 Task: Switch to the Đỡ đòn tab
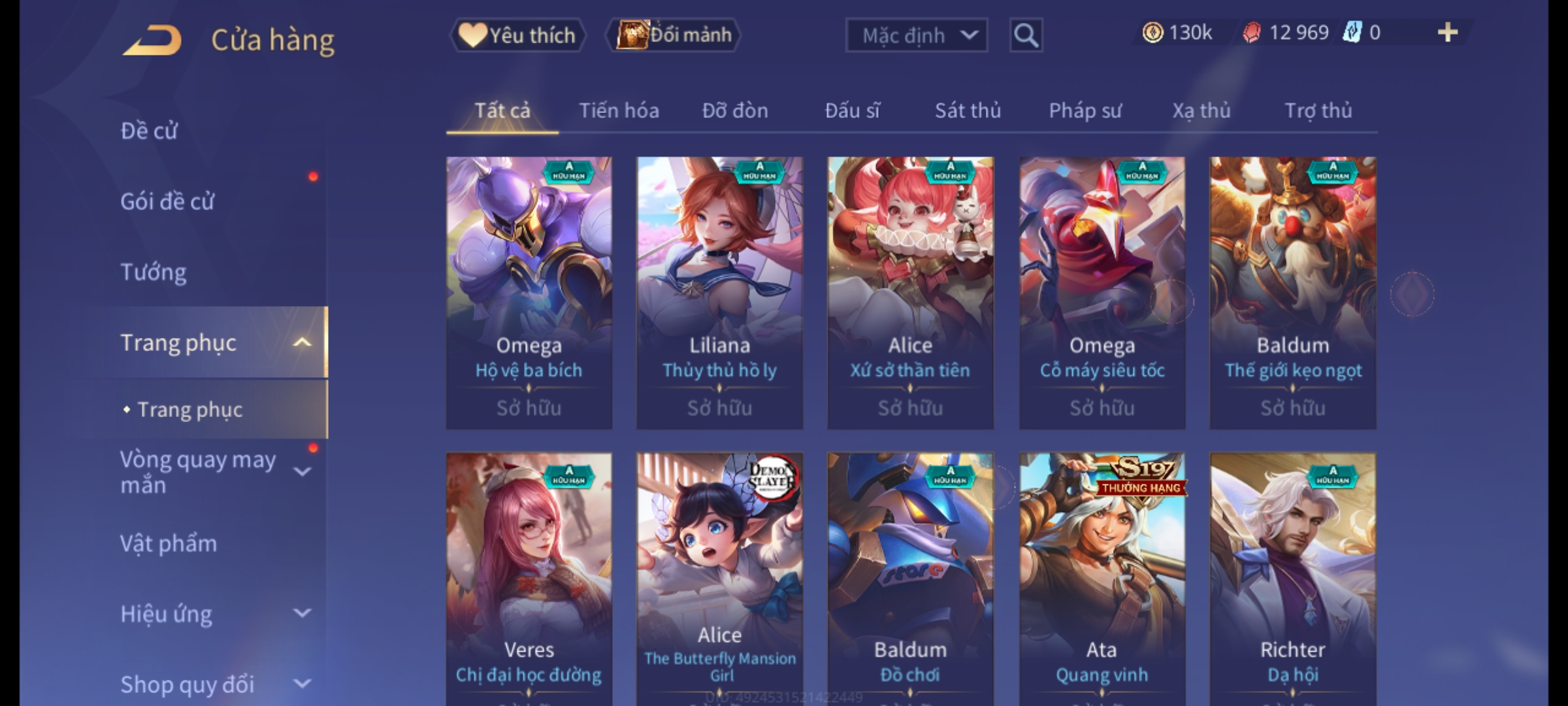[735, 110]
